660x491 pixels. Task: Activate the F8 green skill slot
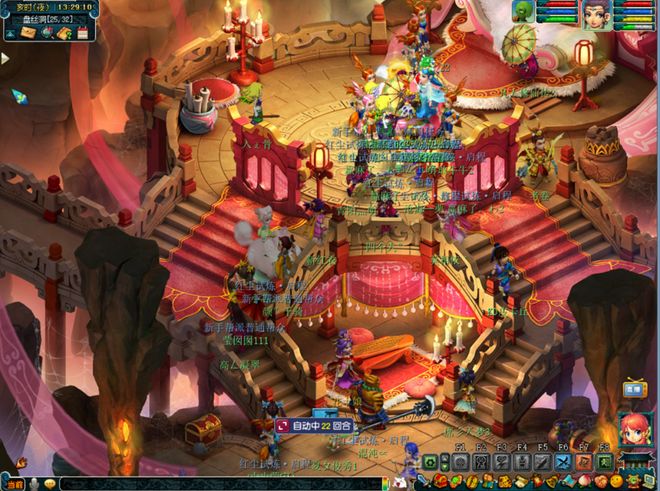click(x=604, y=462)
